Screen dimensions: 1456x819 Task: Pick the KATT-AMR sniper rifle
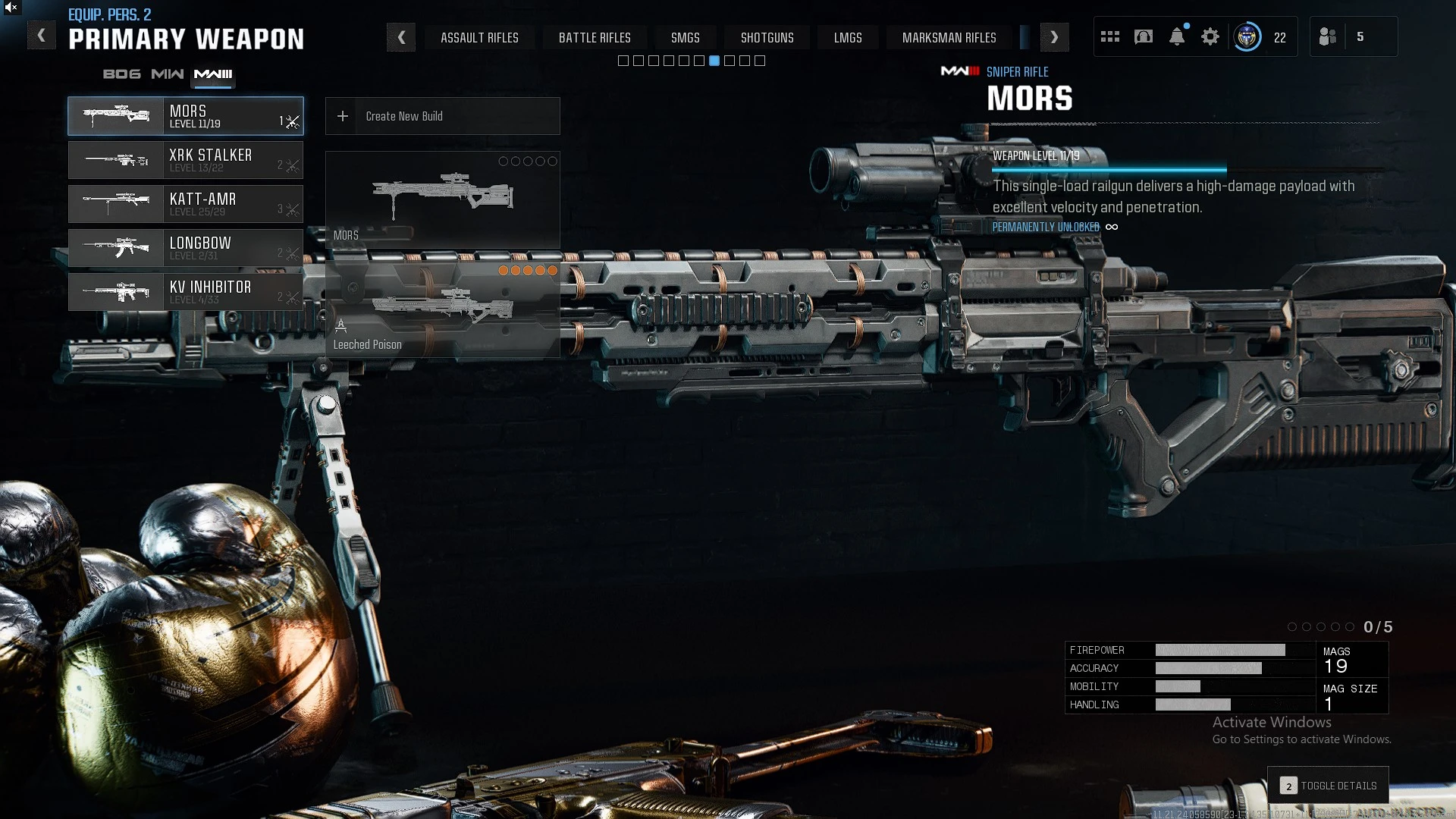[186, 204]
